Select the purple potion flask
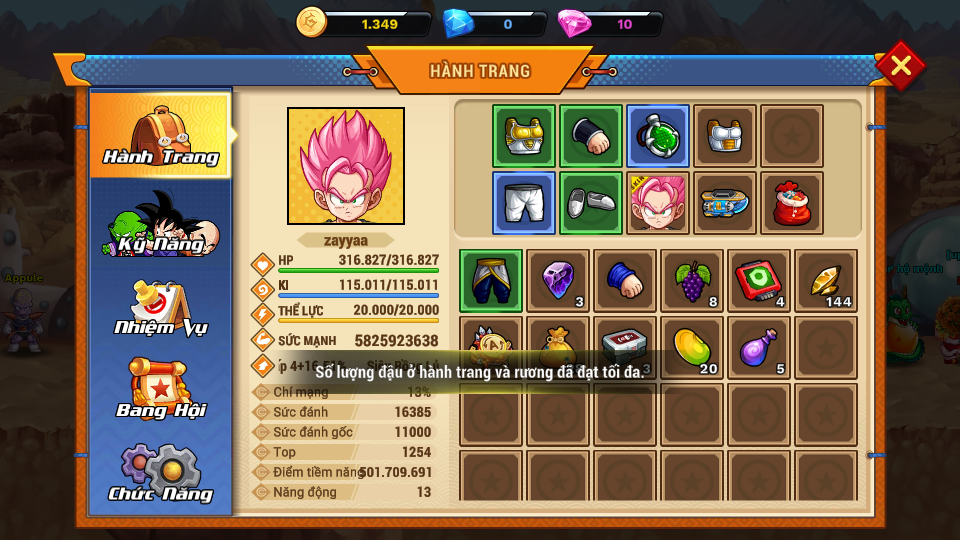The image size is (960, 540). (x=759, y=348)
